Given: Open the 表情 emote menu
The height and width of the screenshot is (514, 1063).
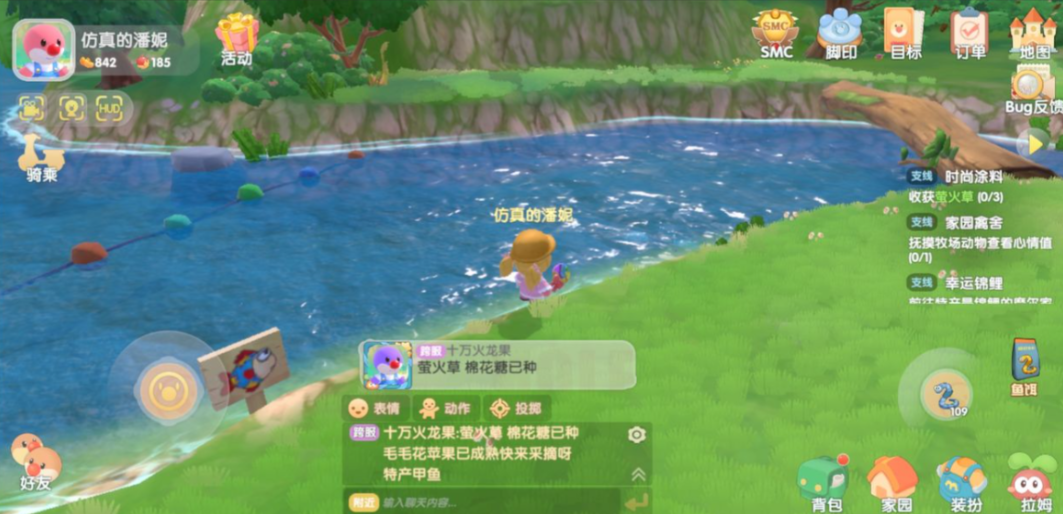Looking at the screenshot, I should coord(374,408).
